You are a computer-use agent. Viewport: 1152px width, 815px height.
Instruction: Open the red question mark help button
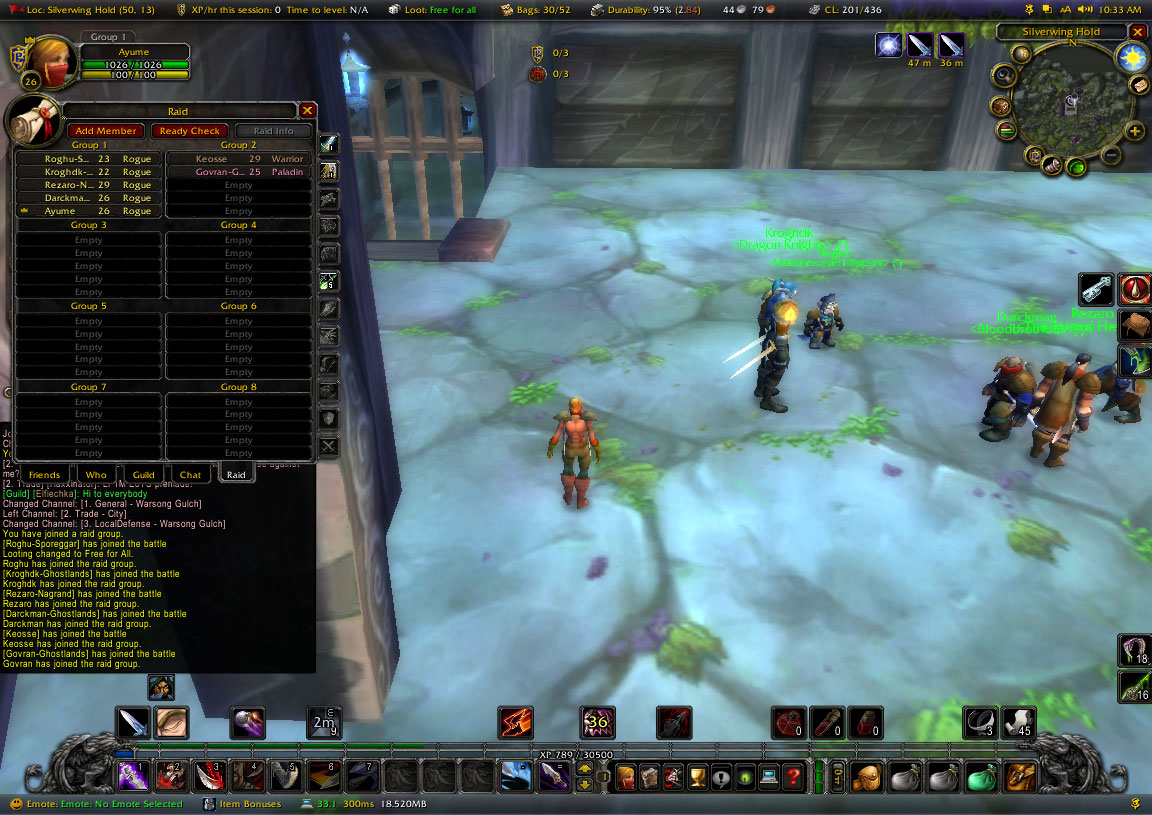(x=794, y=776)
